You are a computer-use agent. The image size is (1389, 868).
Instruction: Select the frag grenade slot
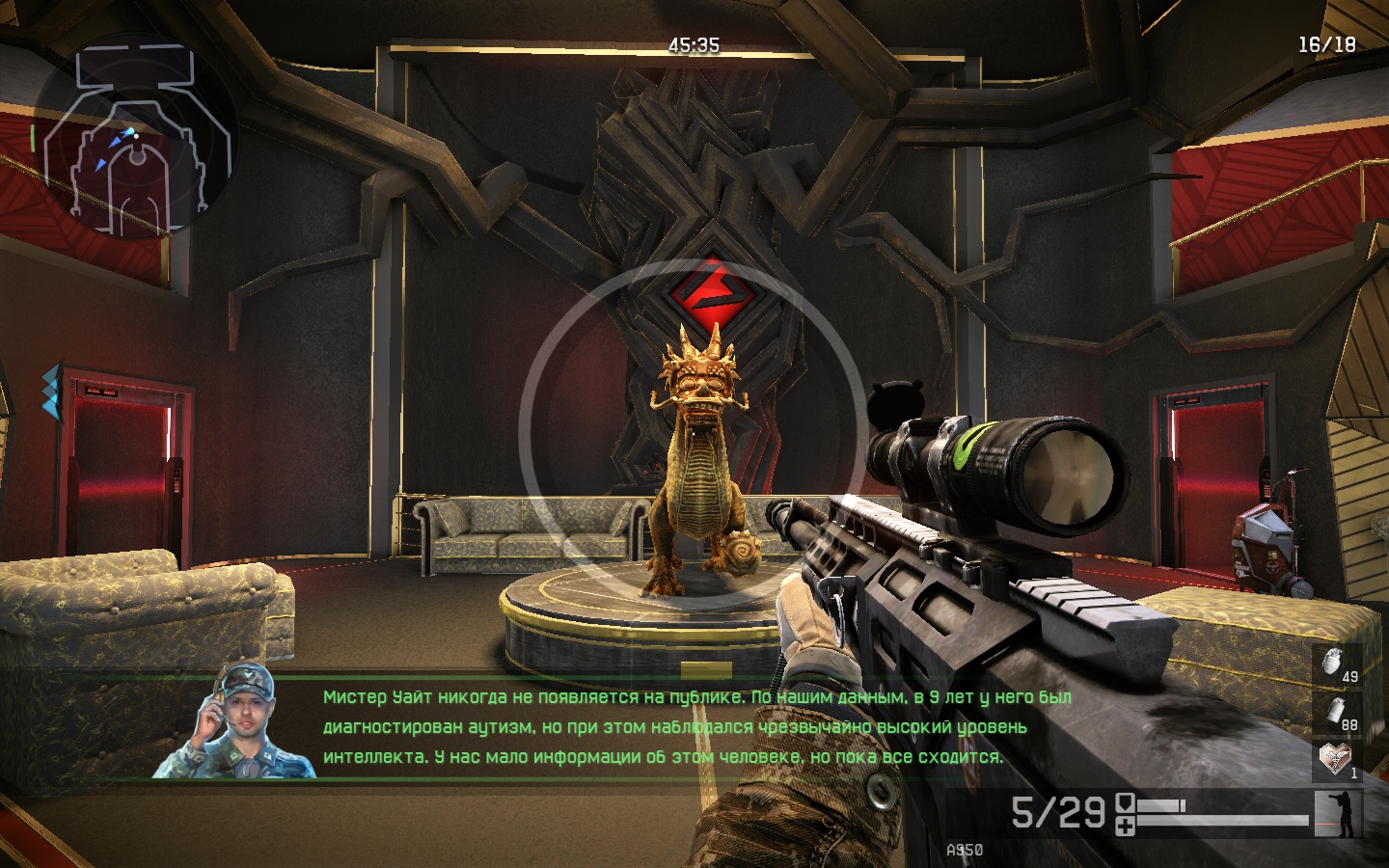(1336, 665)
